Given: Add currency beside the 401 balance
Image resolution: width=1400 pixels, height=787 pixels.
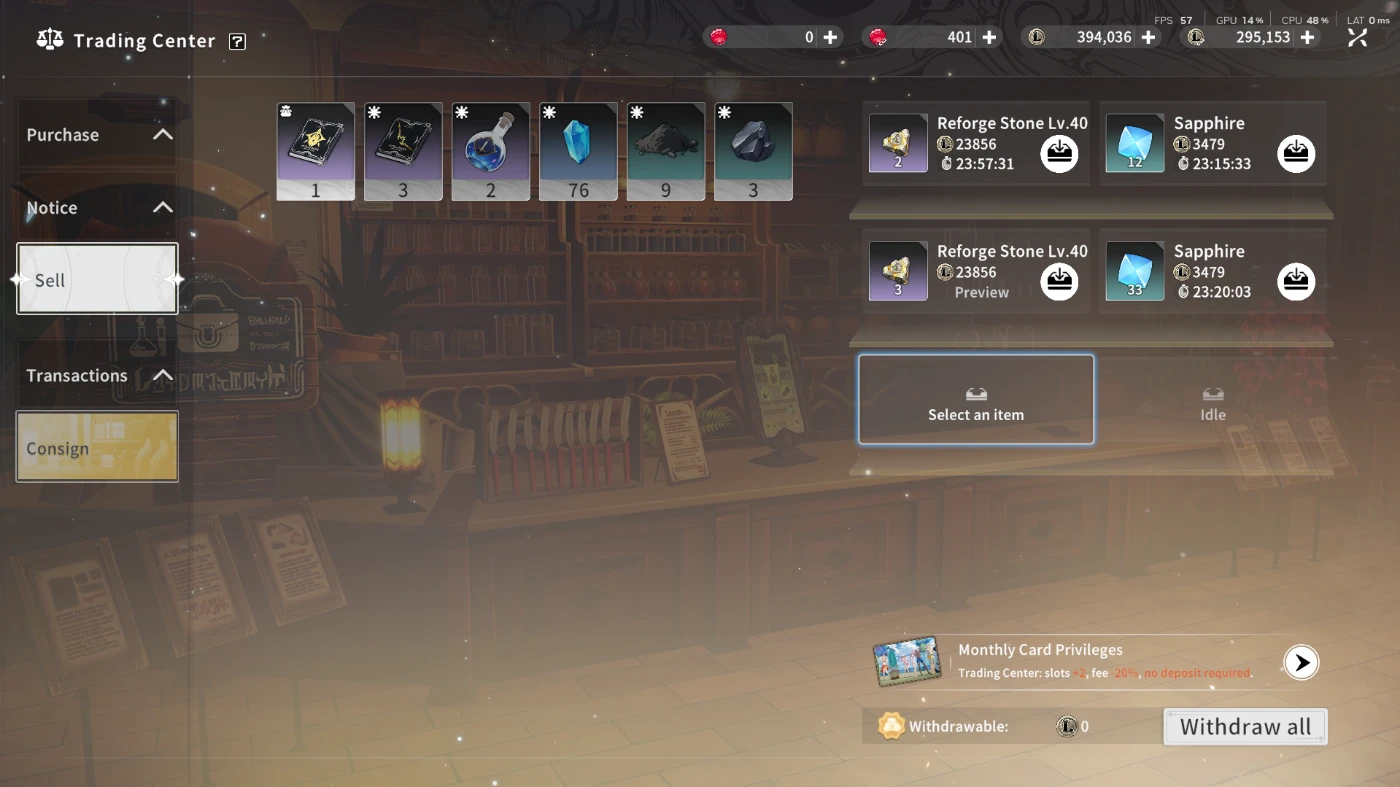Looking at the screenshot, I should [989, 37].
